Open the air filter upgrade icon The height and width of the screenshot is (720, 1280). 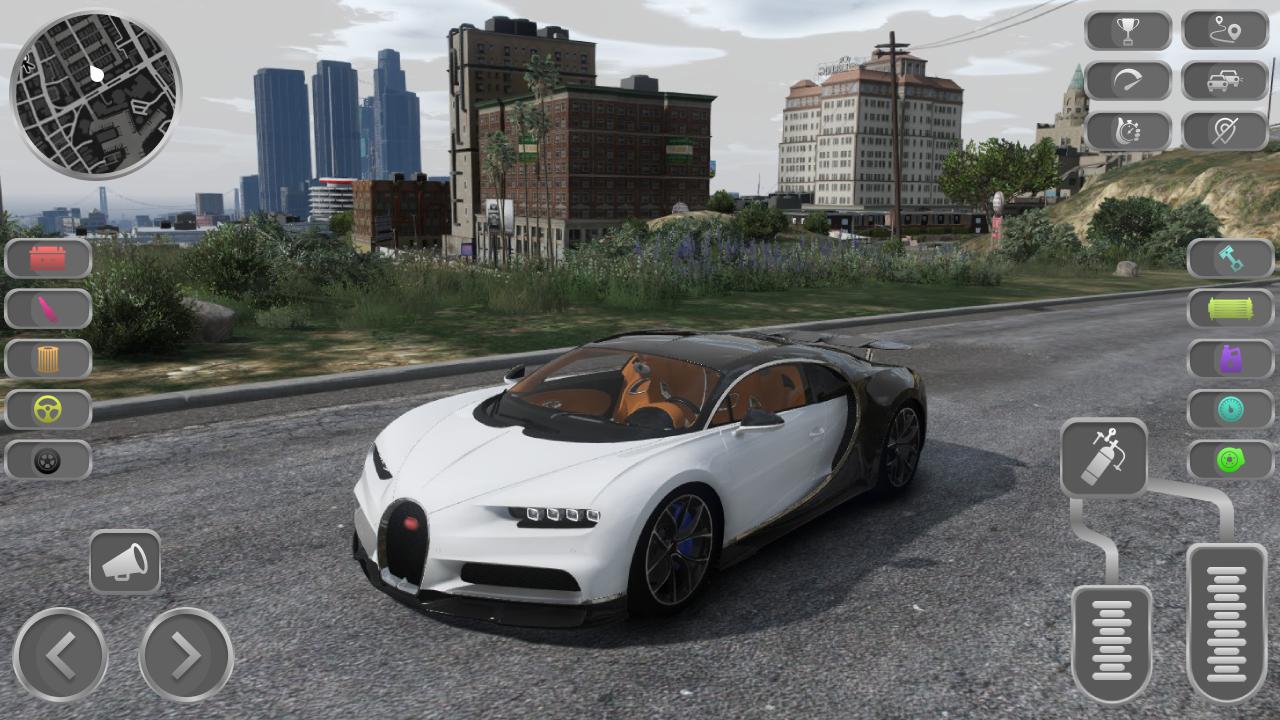click(x=48, y=359)
